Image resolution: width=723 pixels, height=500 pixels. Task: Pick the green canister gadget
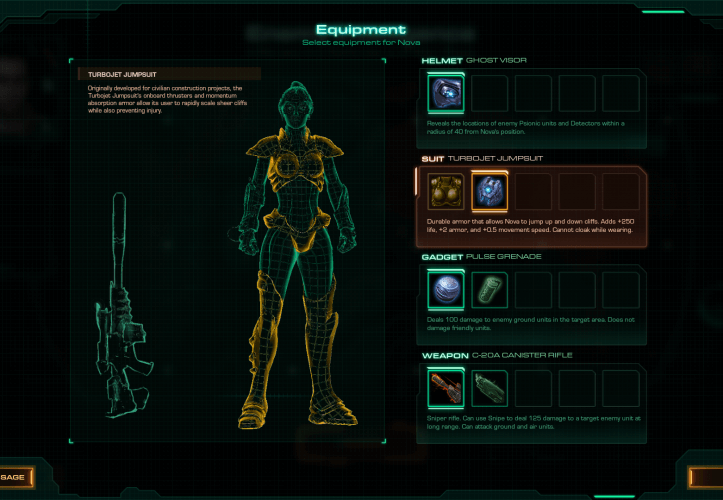pos(489,289)
